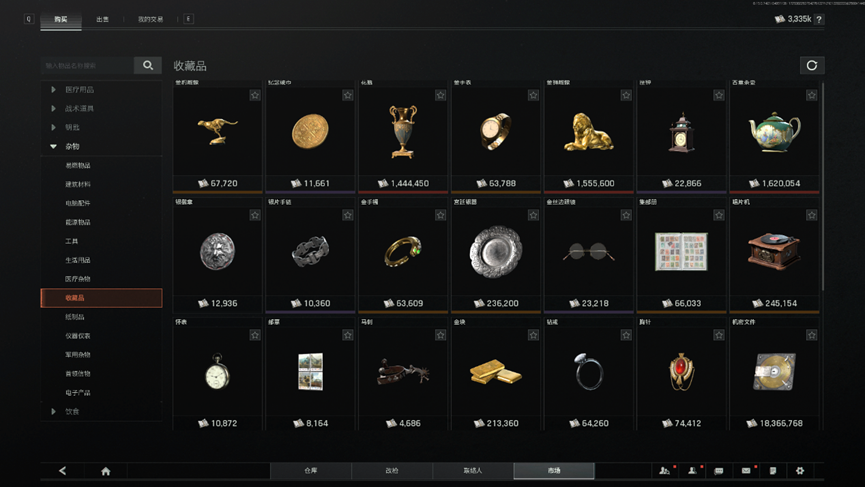Choose the 工具 tools subcategory

click(x=72, y=241)
